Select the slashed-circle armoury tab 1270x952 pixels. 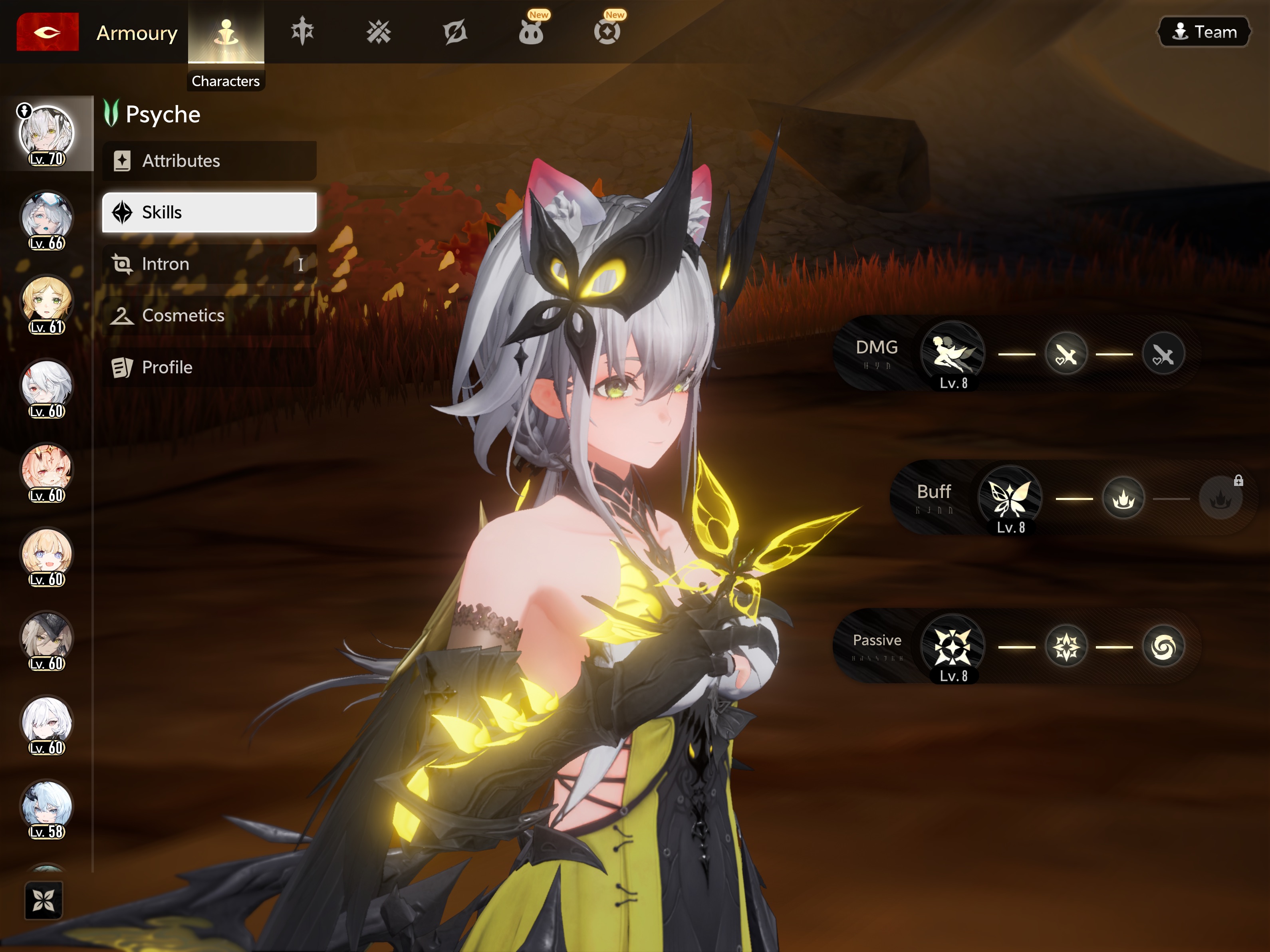click(x=455, y=32)
